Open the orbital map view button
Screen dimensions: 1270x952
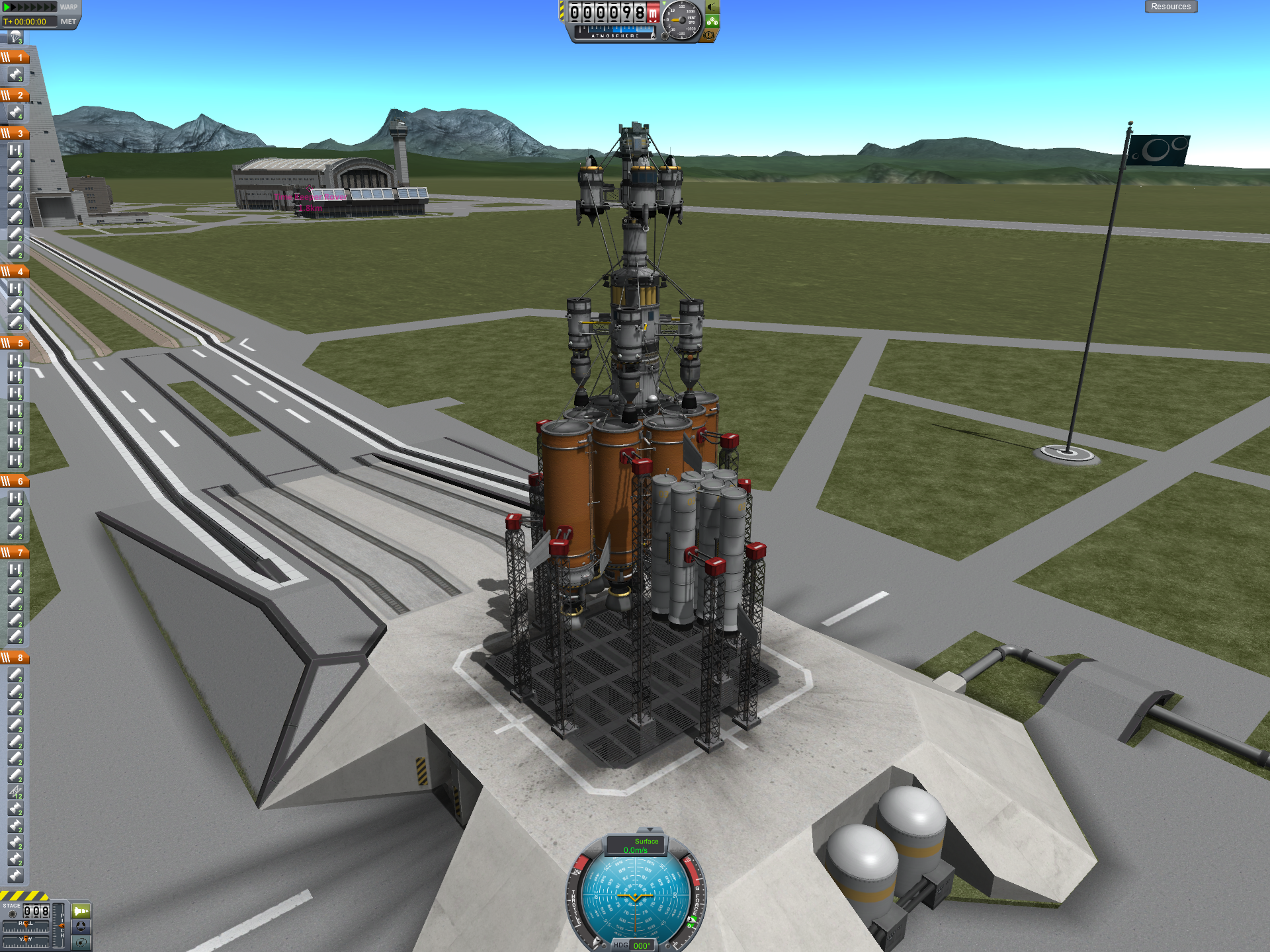[x=81, y=943]
